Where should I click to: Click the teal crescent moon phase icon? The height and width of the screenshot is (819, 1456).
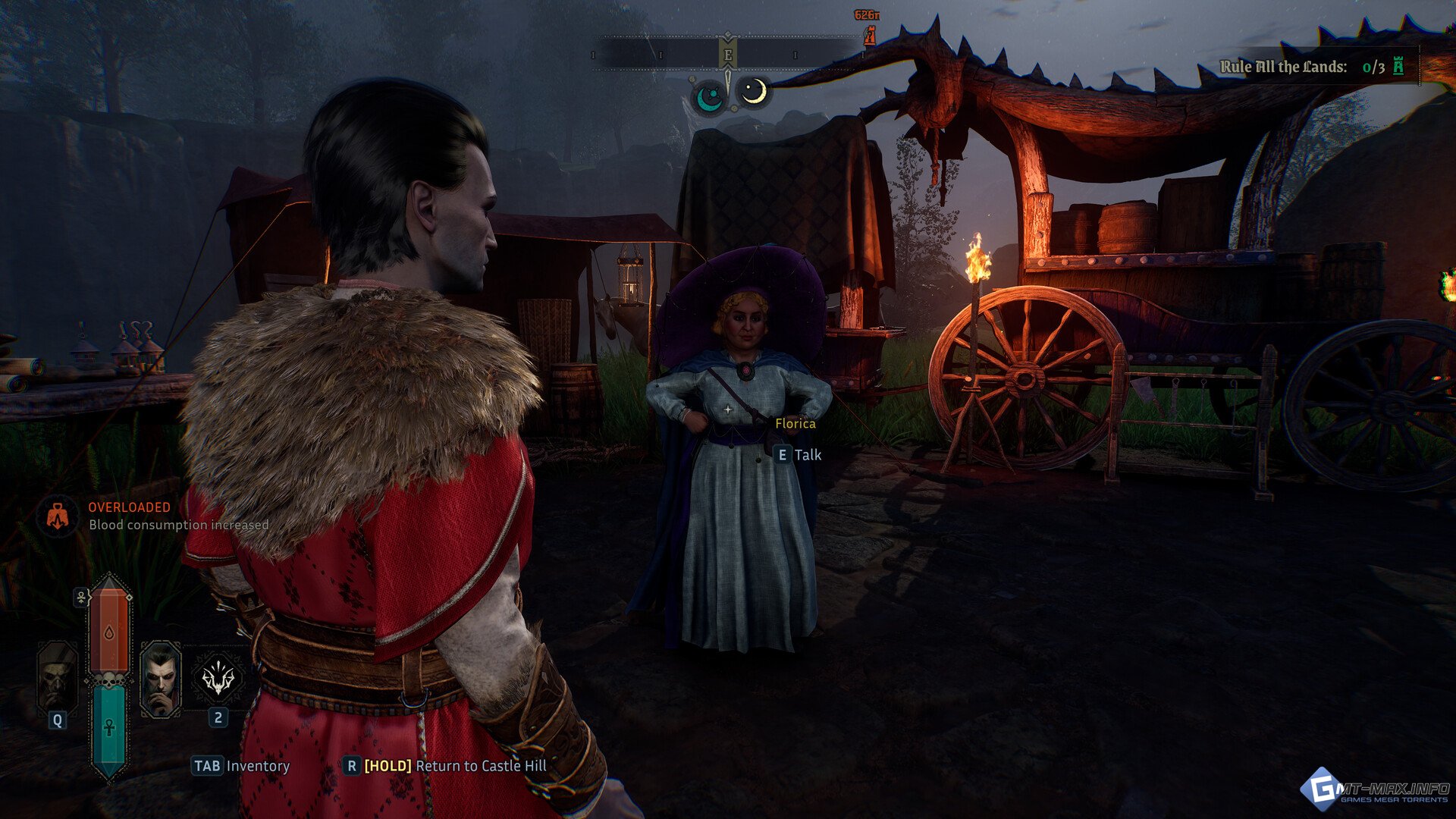coord(710,97)
